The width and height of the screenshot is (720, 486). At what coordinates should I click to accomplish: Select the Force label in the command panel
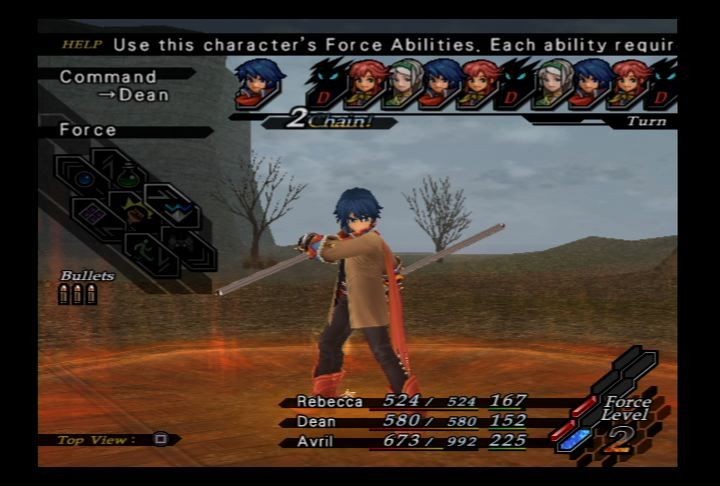(x=88, y=130)
